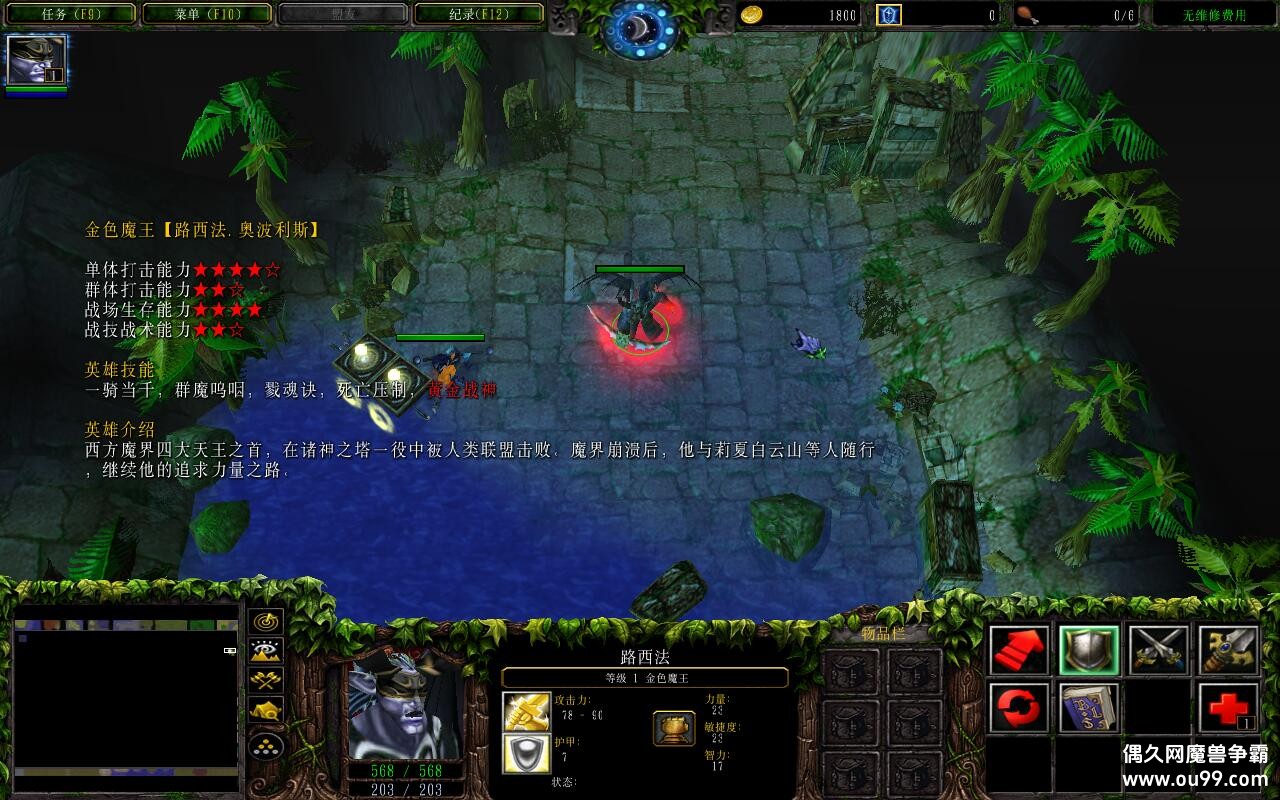The height and width of the screenshot is (800, 1280).
Task: Click the golden sword attack damage icon
Action: point(526,712)
